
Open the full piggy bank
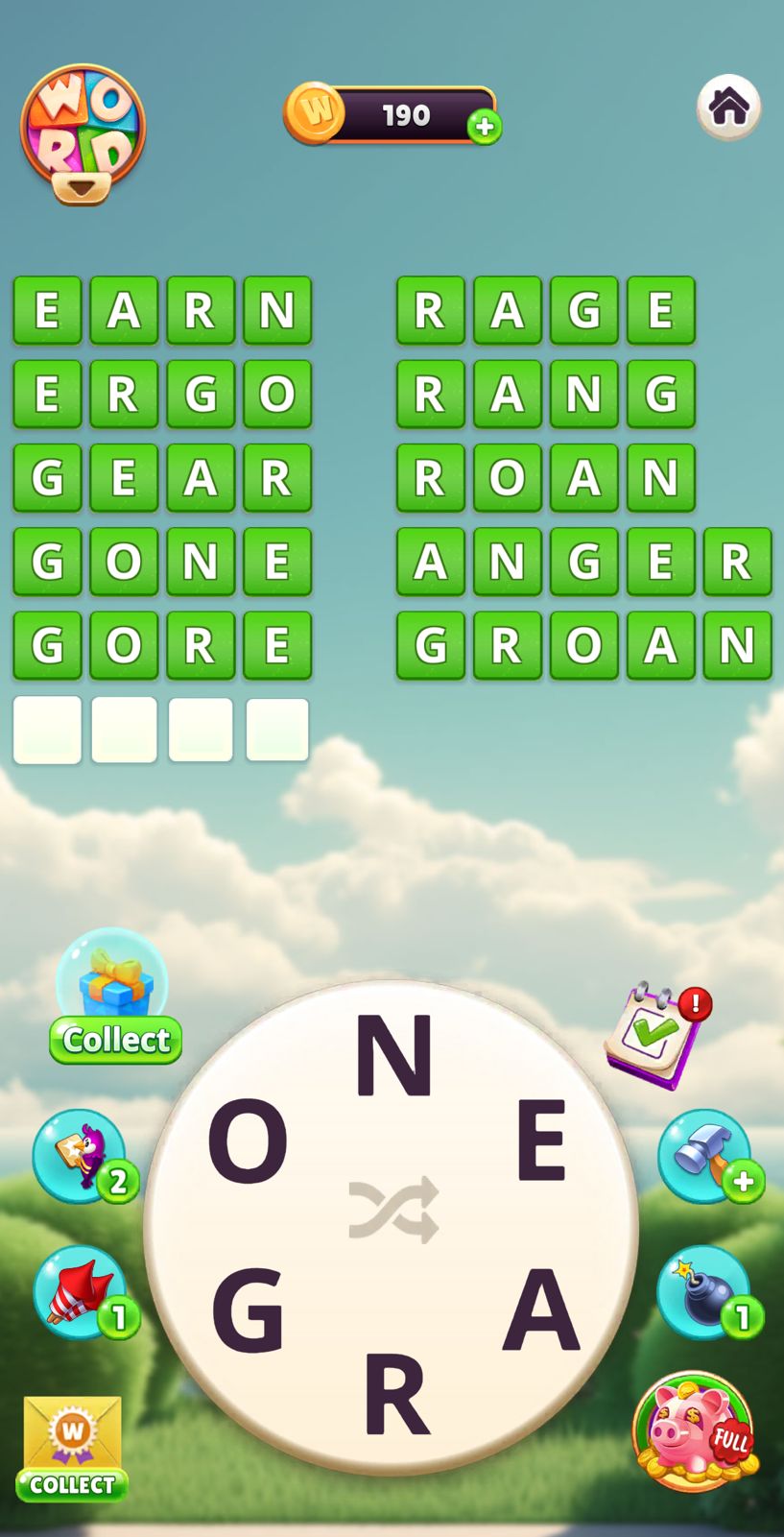pyautogui.click(x=695, y=1431)
